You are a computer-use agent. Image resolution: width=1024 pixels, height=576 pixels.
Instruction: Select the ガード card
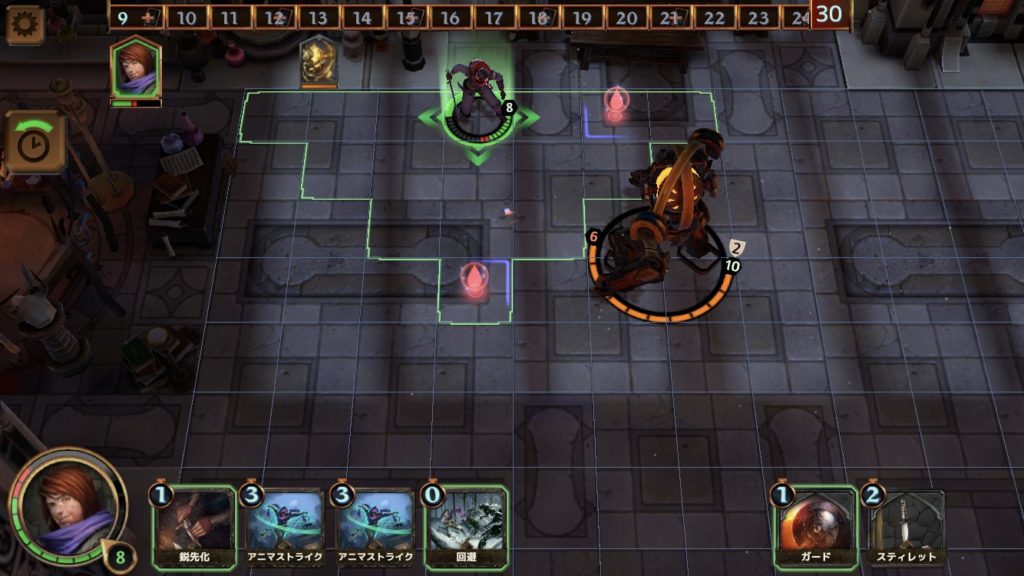[x=815, y=527]
